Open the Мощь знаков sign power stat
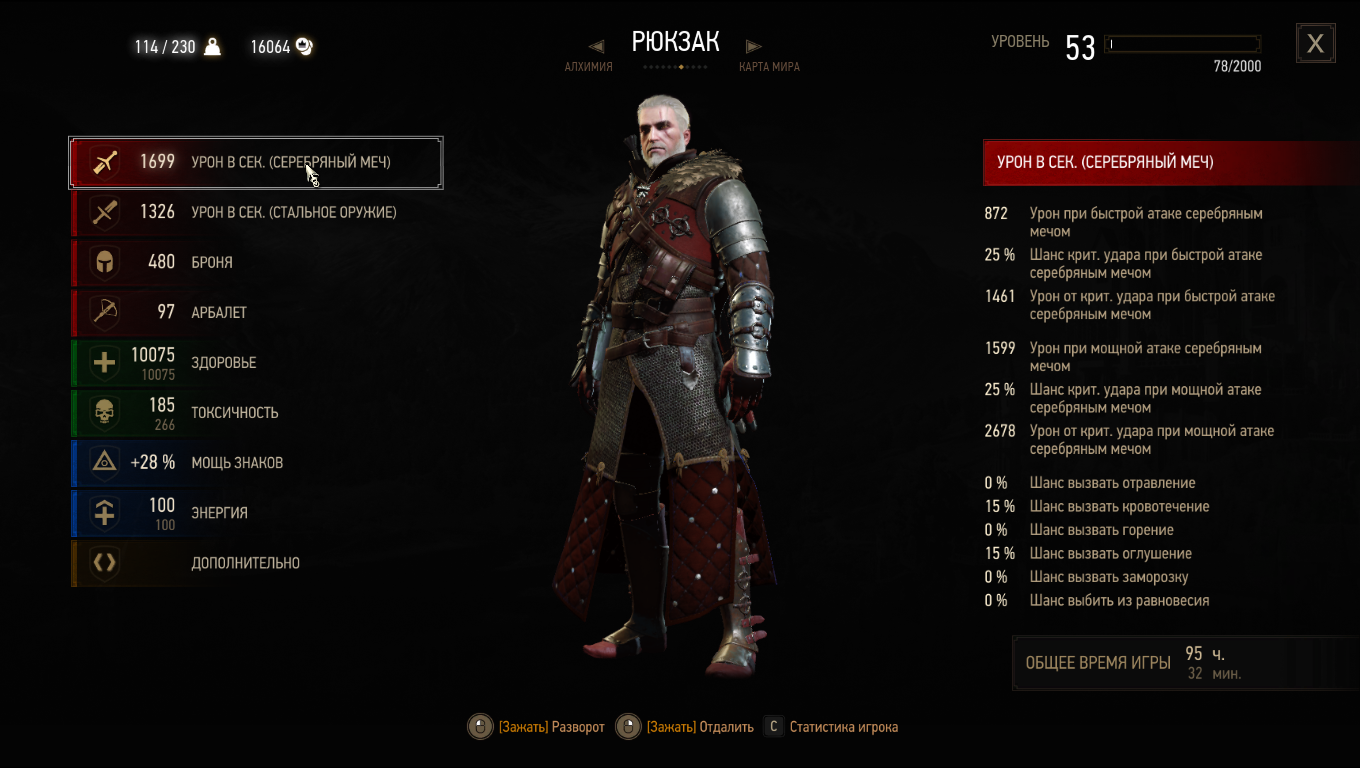 [256, 462]
